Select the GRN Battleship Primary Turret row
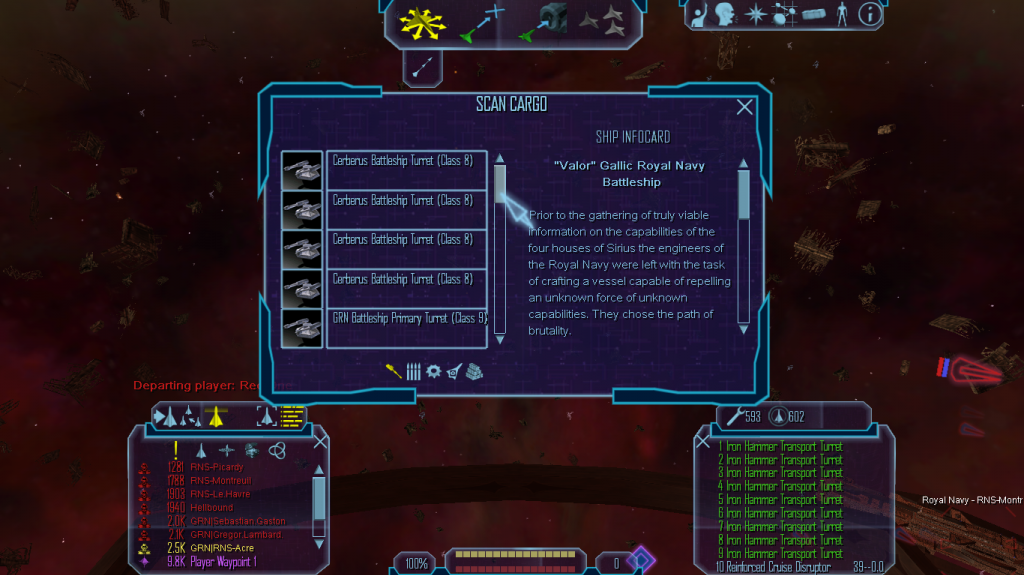The image size is (1024, 575). click(x=409, y=319)
